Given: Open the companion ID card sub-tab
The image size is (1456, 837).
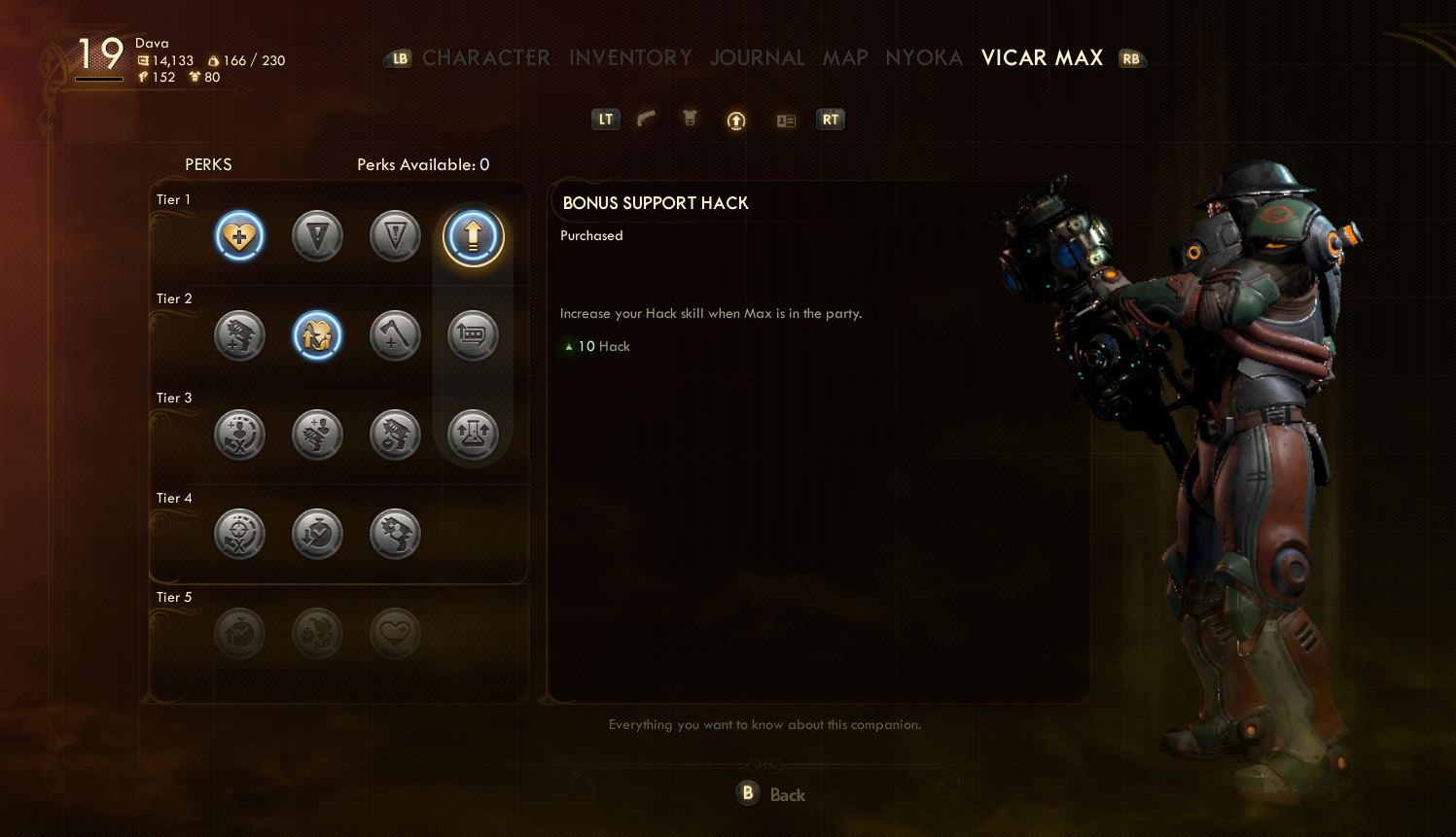Looking at the screenshot, I should [x=786, y=121].
